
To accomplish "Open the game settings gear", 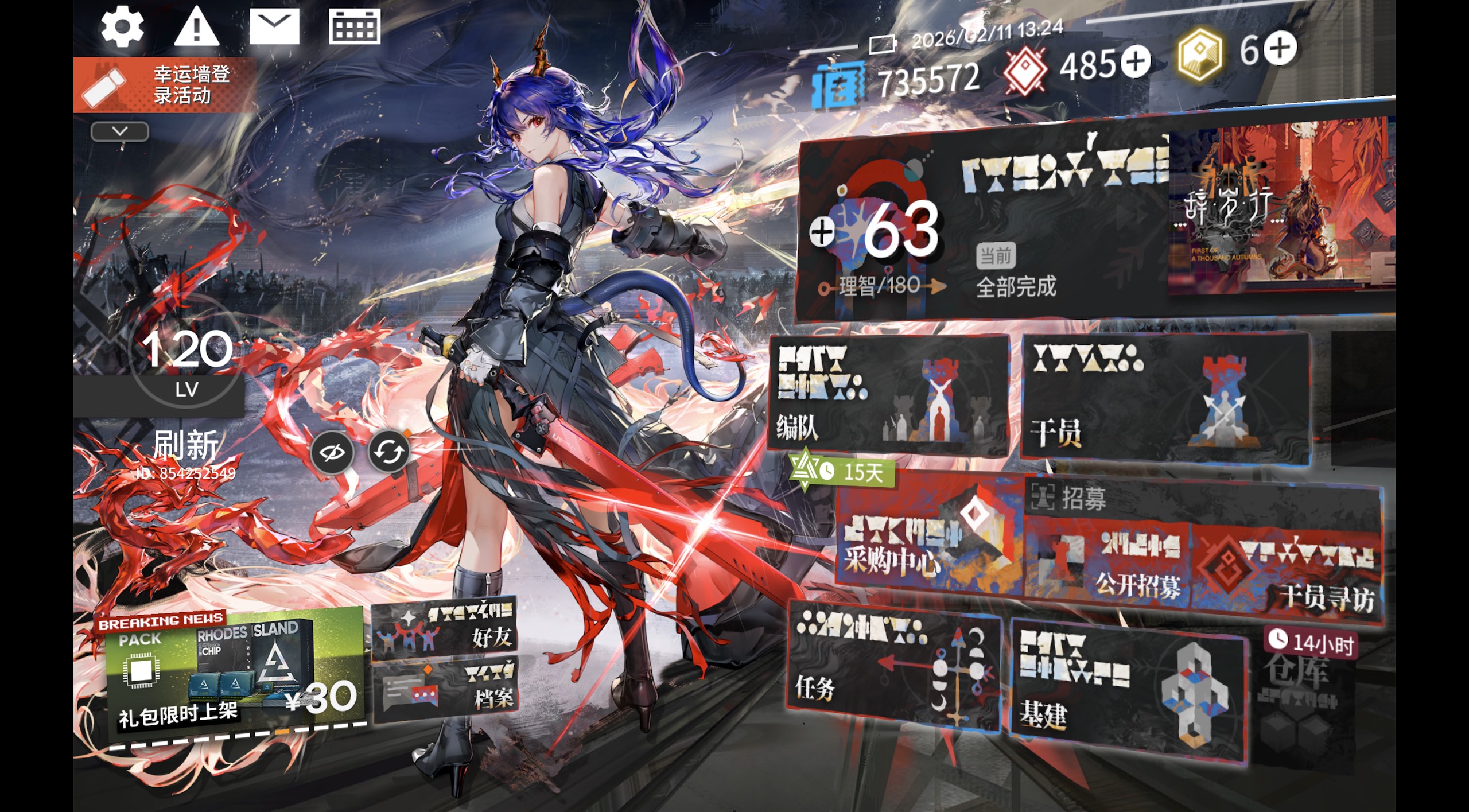I will pyautogui.click(x=122, y=25).
